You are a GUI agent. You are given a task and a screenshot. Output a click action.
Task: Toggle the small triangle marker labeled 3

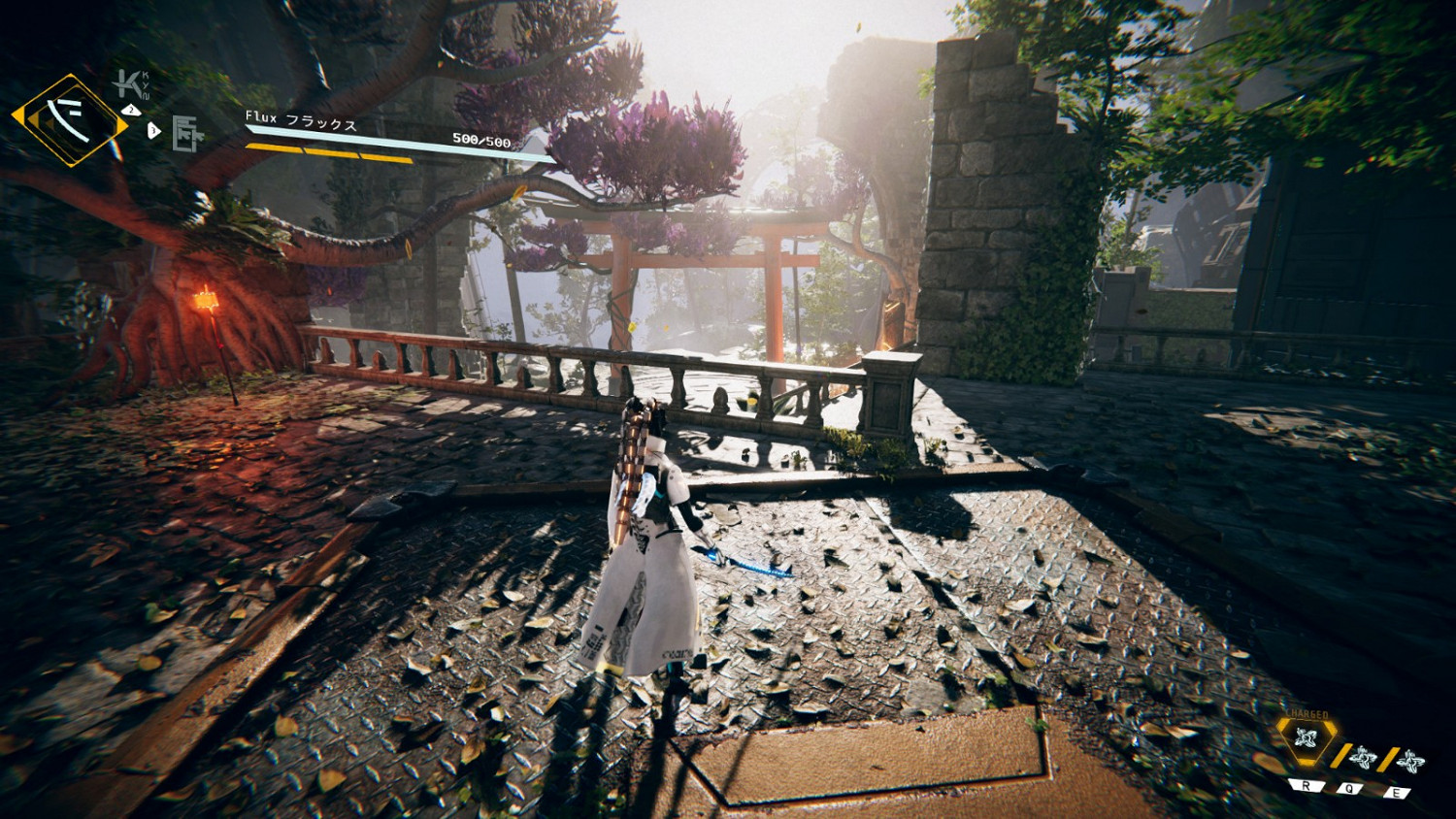point(153,130)
